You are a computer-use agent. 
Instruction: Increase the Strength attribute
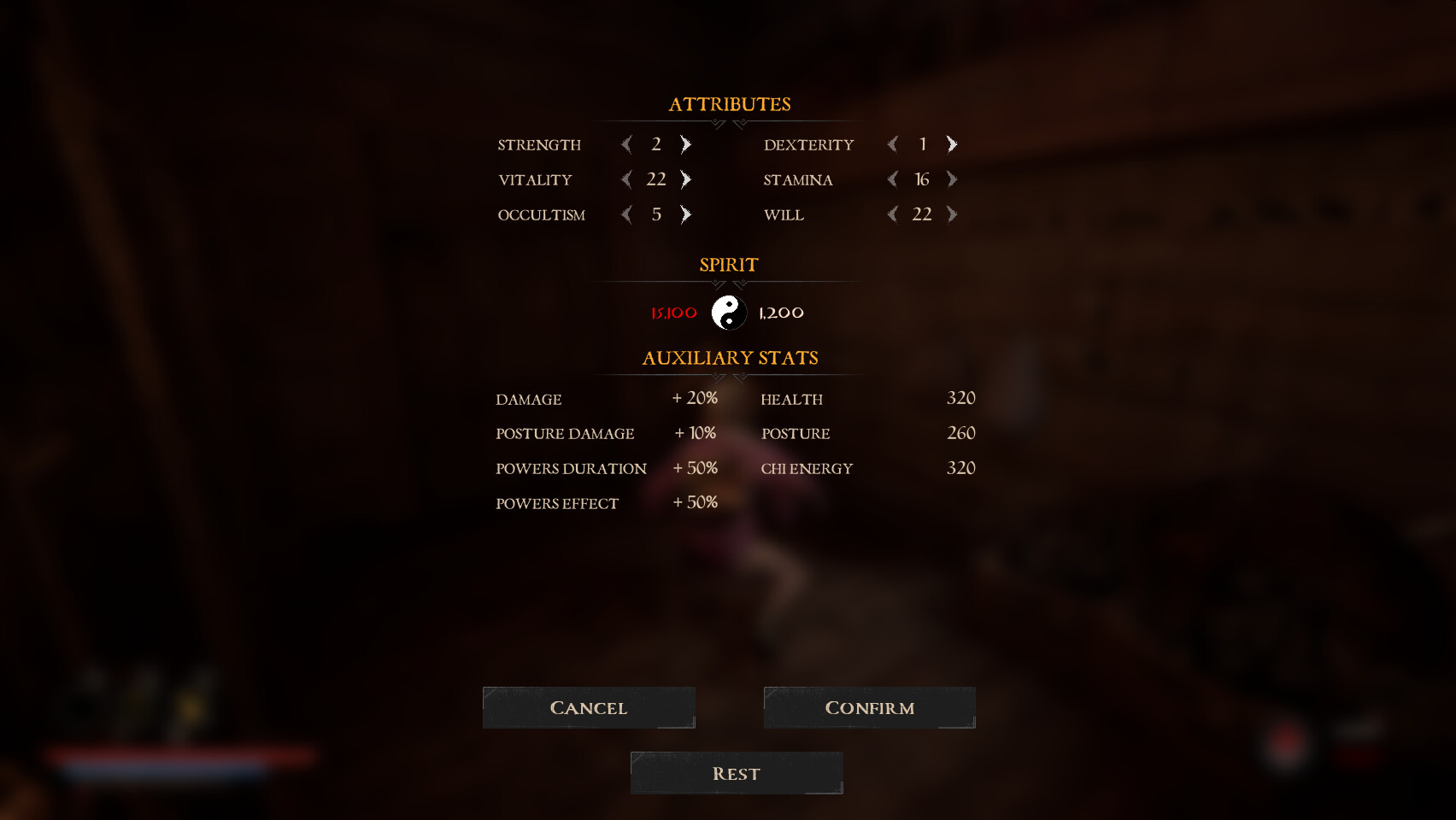point(684,144)
